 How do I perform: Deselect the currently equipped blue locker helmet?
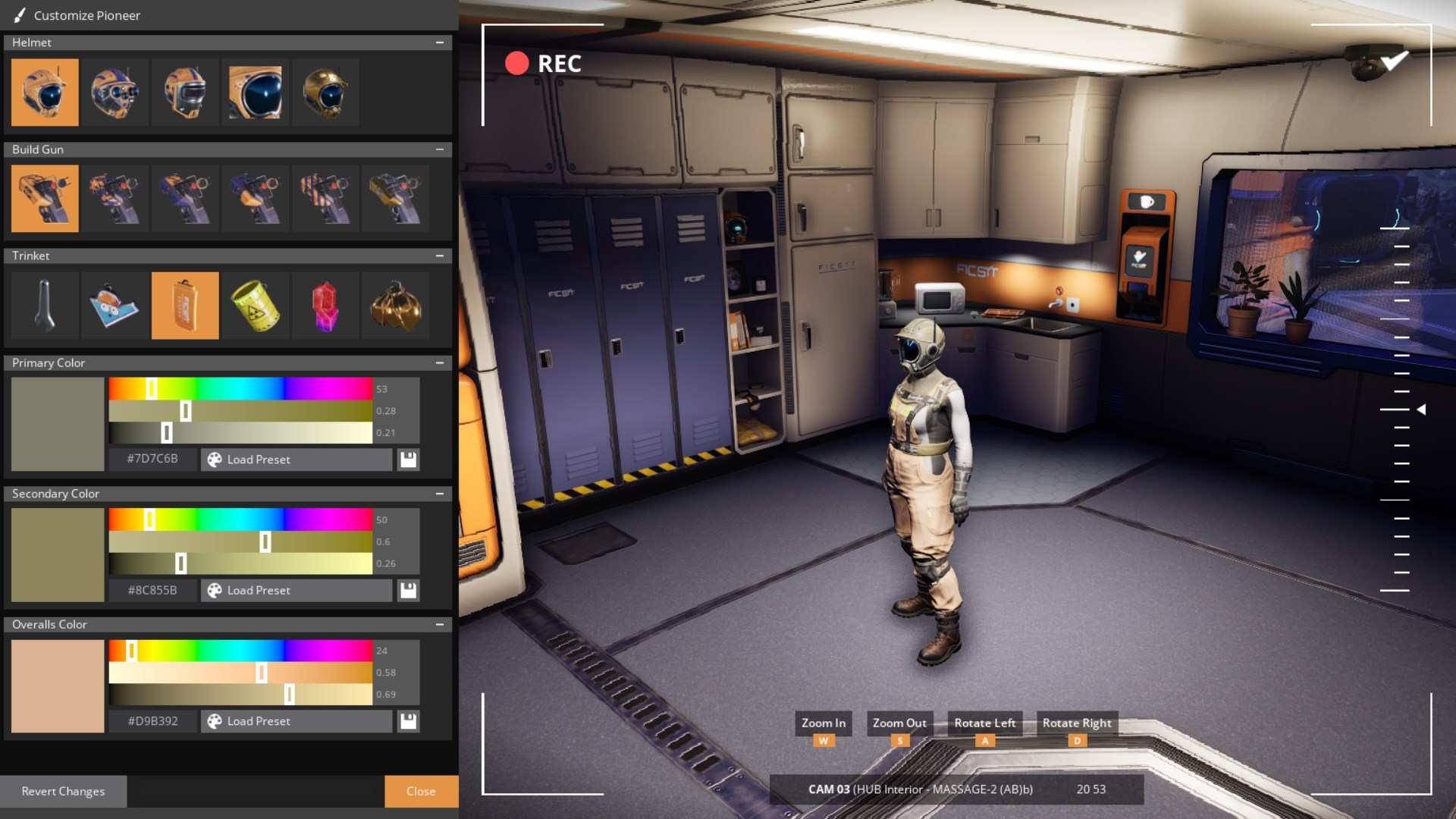point(45,93)
